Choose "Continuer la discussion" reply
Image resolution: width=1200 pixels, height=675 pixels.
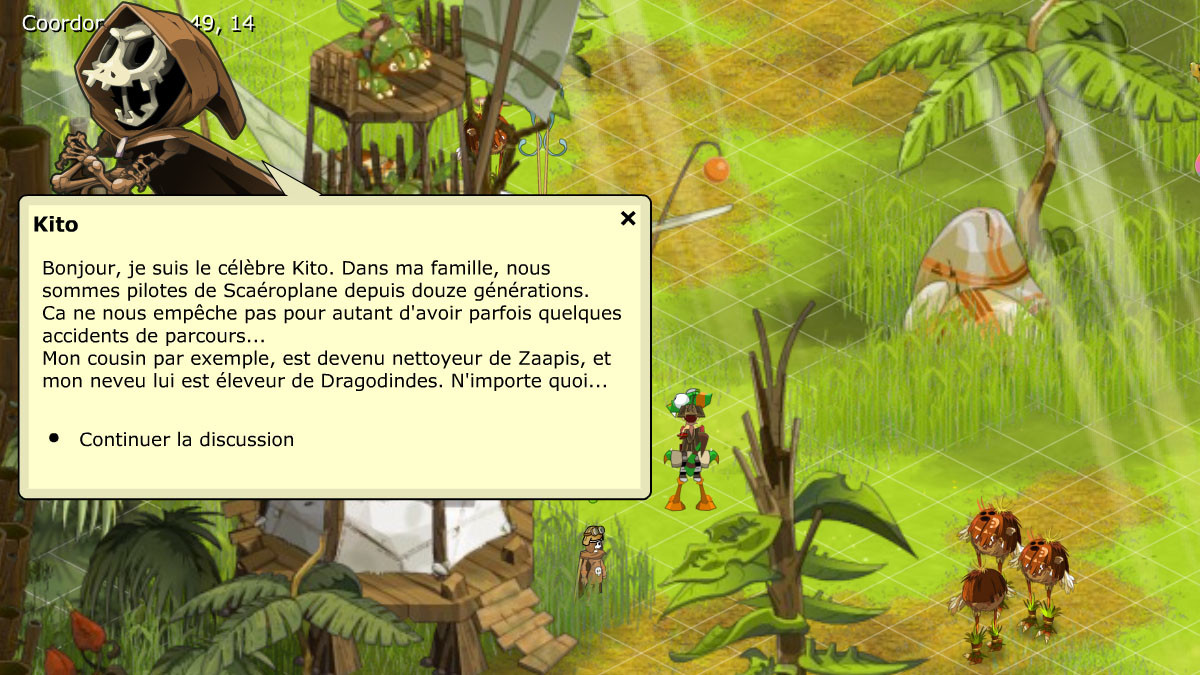(x=186, y=439)
